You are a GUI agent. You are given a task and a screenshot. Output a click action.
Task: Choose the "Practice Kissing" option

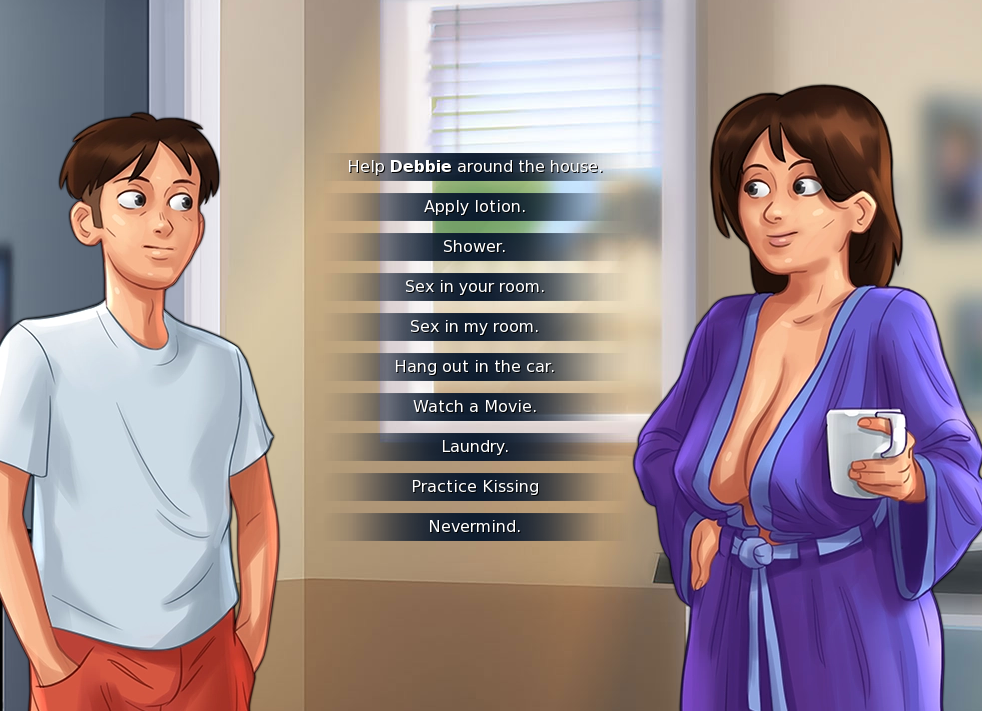click(475, 487)
